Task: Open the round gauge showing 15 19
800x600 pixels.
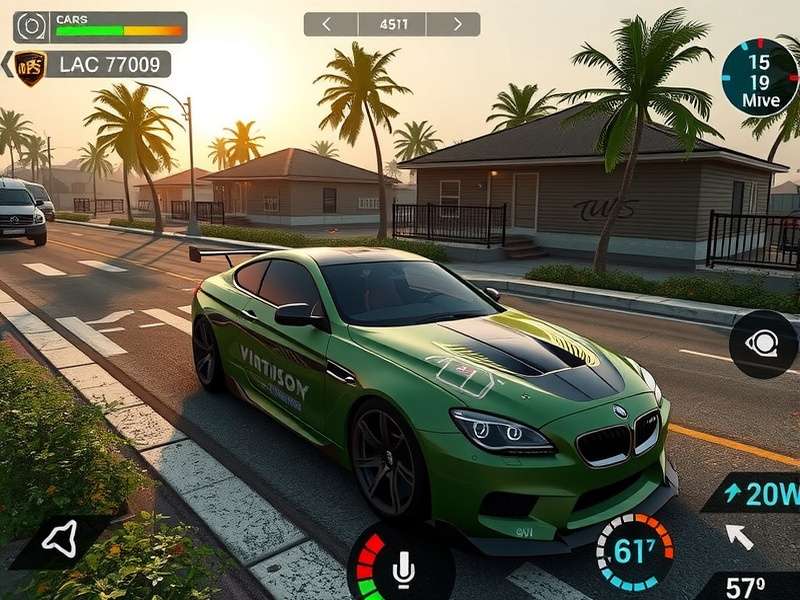Action: tap(759, 77)
